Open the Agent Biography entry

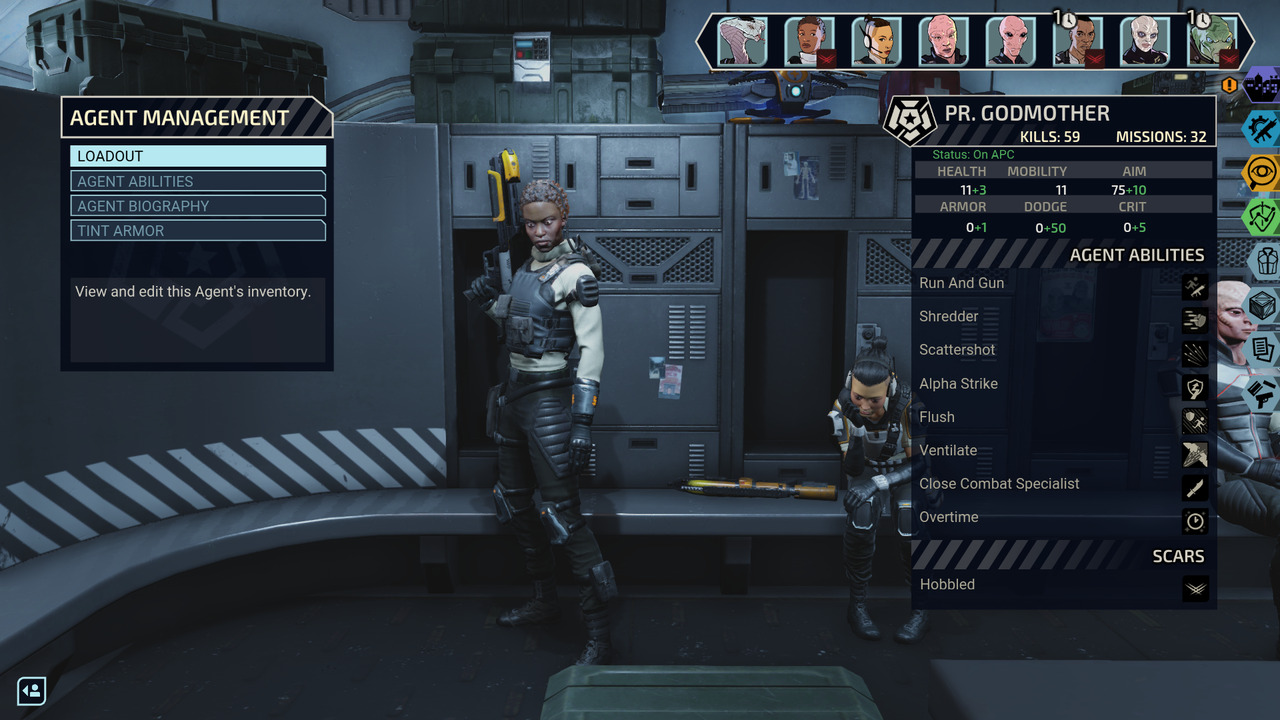pos(198,206)
